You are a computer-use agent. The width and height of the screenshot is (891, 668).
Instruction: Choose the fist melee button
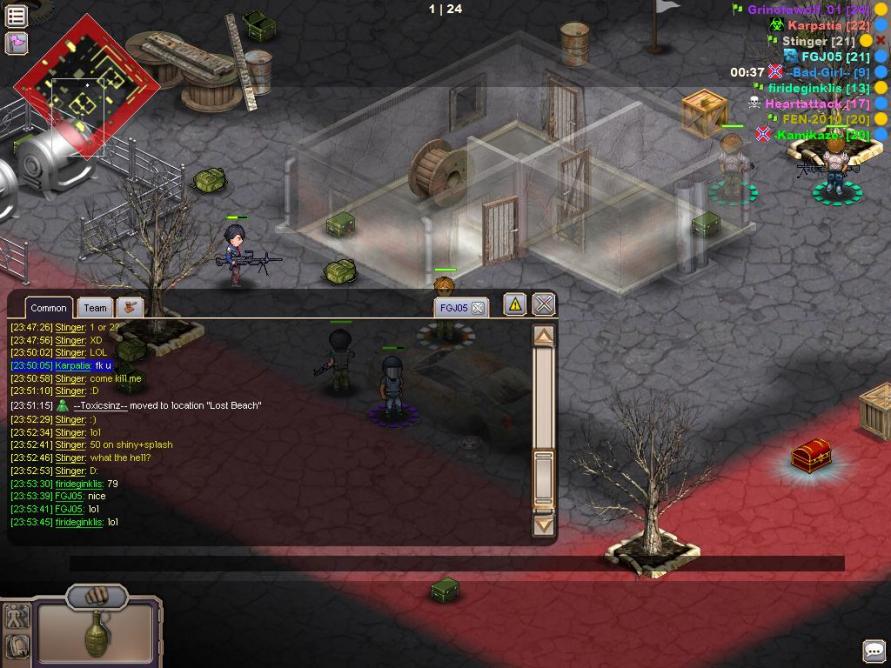(97, 597)
